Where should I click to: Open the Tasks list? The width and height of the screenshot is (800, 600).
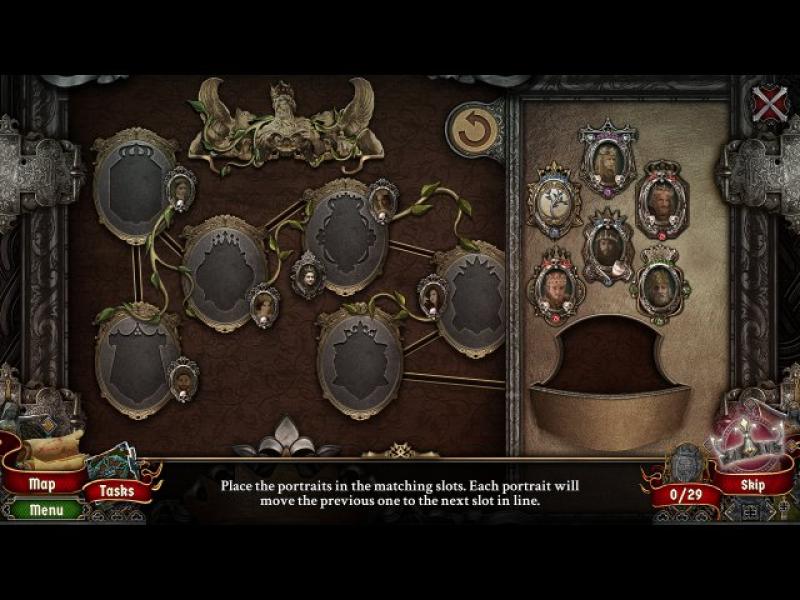(117, 491)
